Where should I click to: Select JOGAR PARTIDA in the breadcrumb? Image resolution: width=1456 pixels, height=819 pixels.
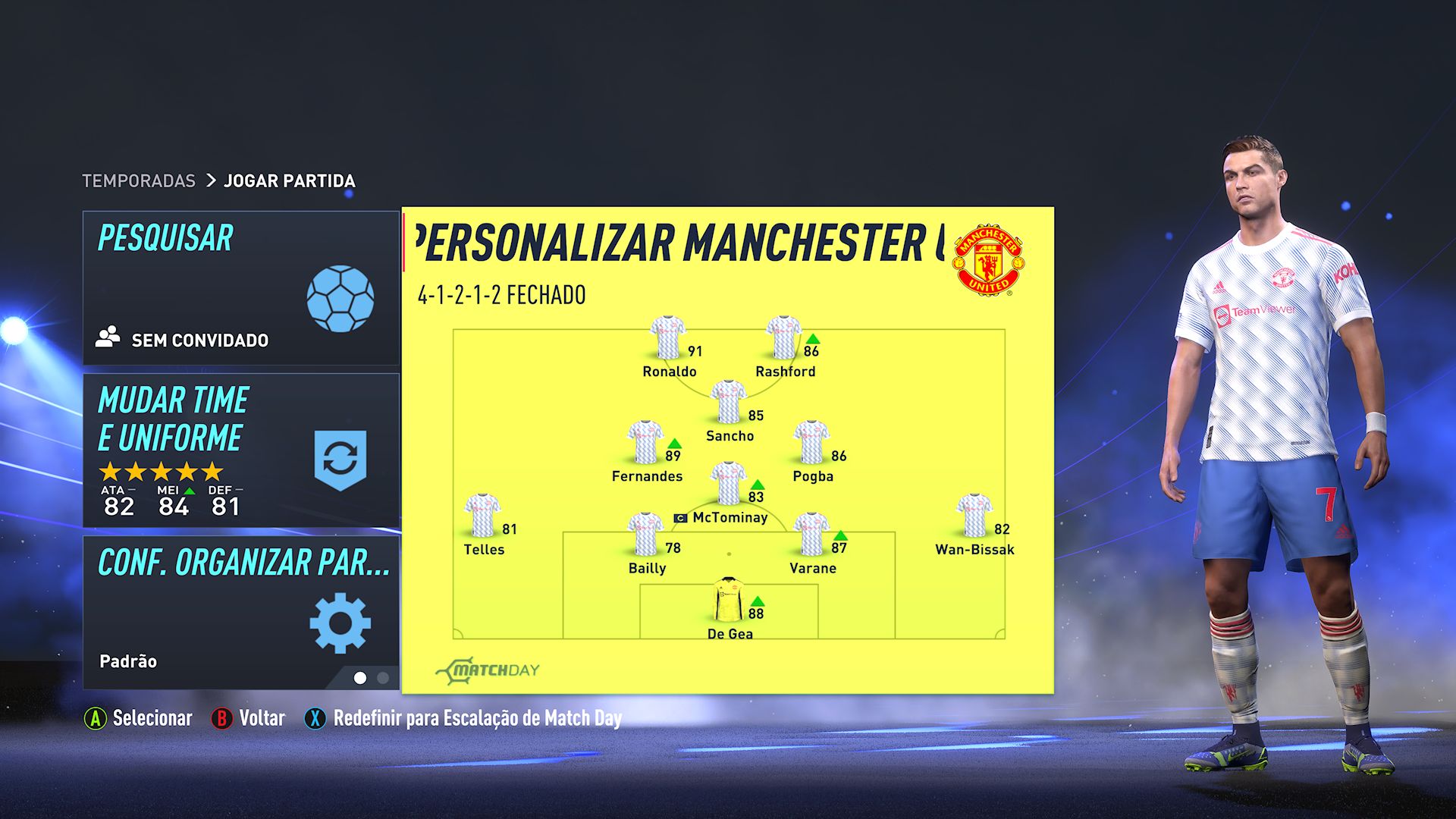(x=289, y=181)
